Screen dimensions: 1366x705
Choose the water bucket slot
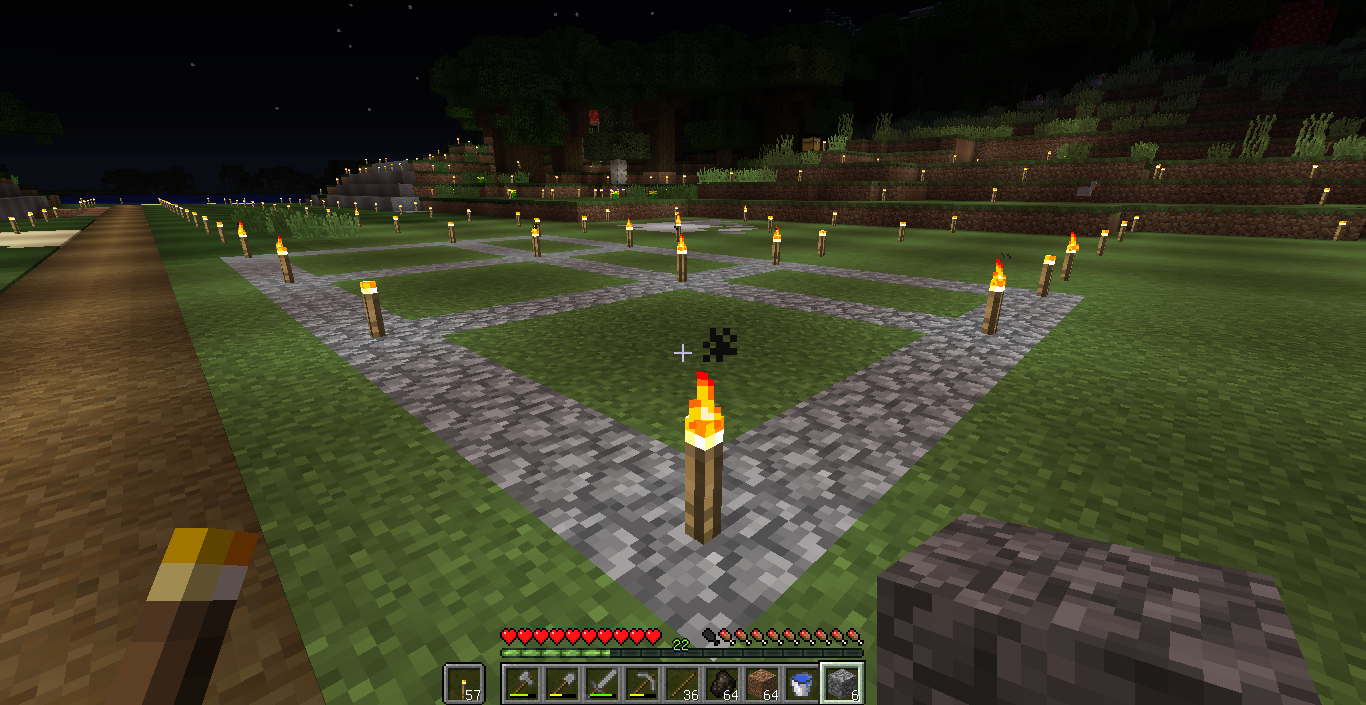(802, 684)
